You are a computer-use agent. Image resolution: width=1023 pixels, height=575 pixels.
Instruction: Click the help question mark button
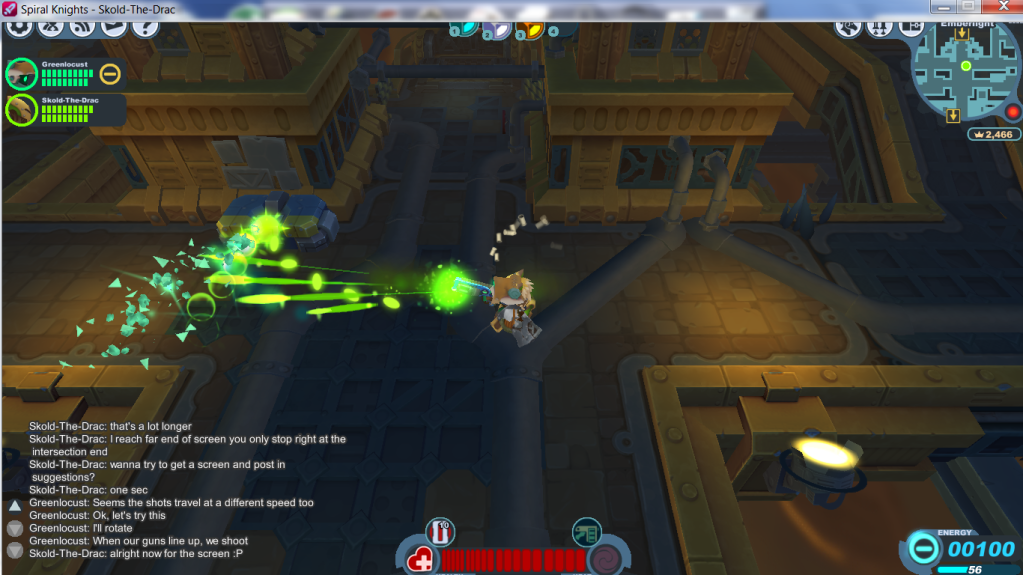pos(145,25)
